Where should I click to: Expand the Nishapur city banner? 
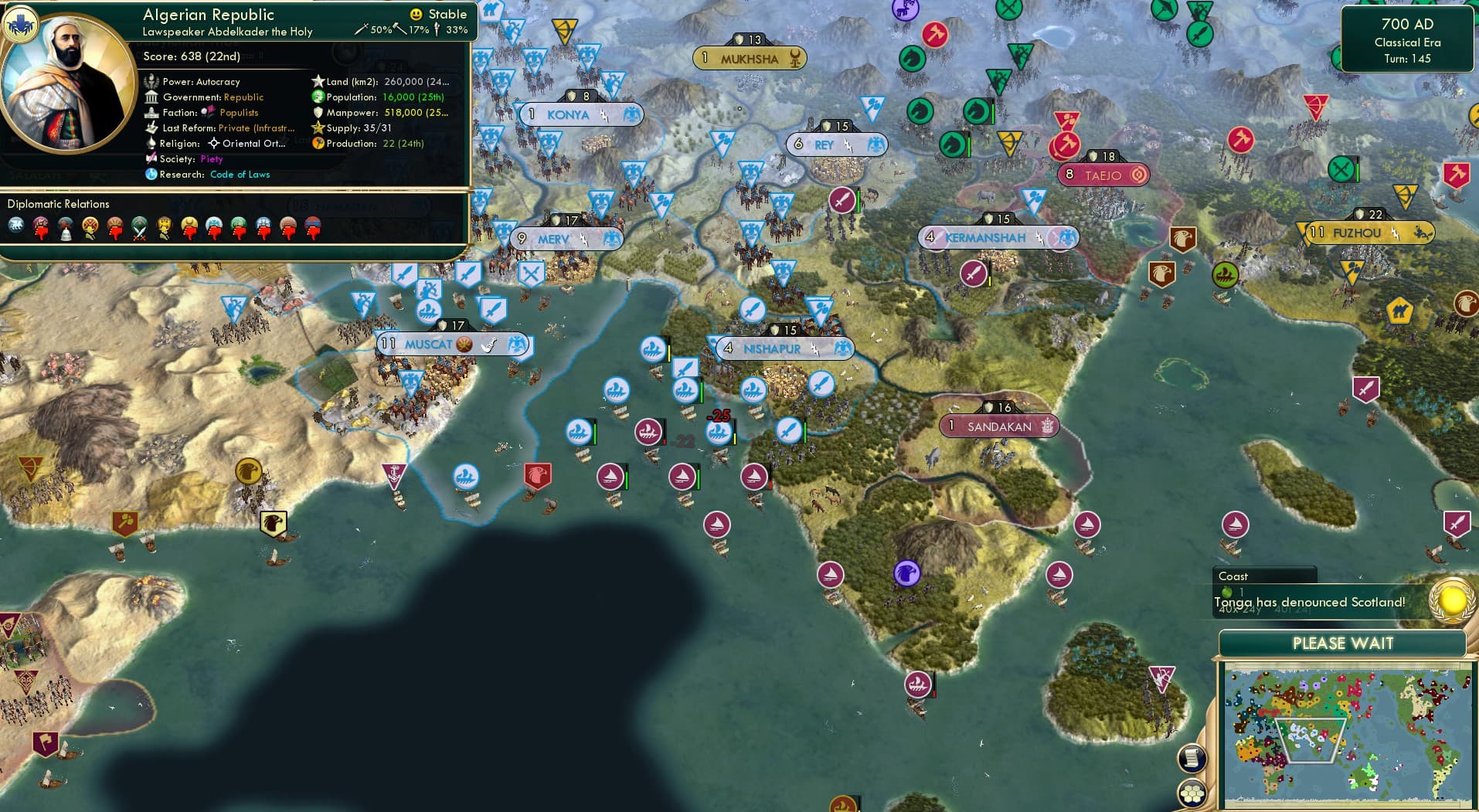click(783, 348)
